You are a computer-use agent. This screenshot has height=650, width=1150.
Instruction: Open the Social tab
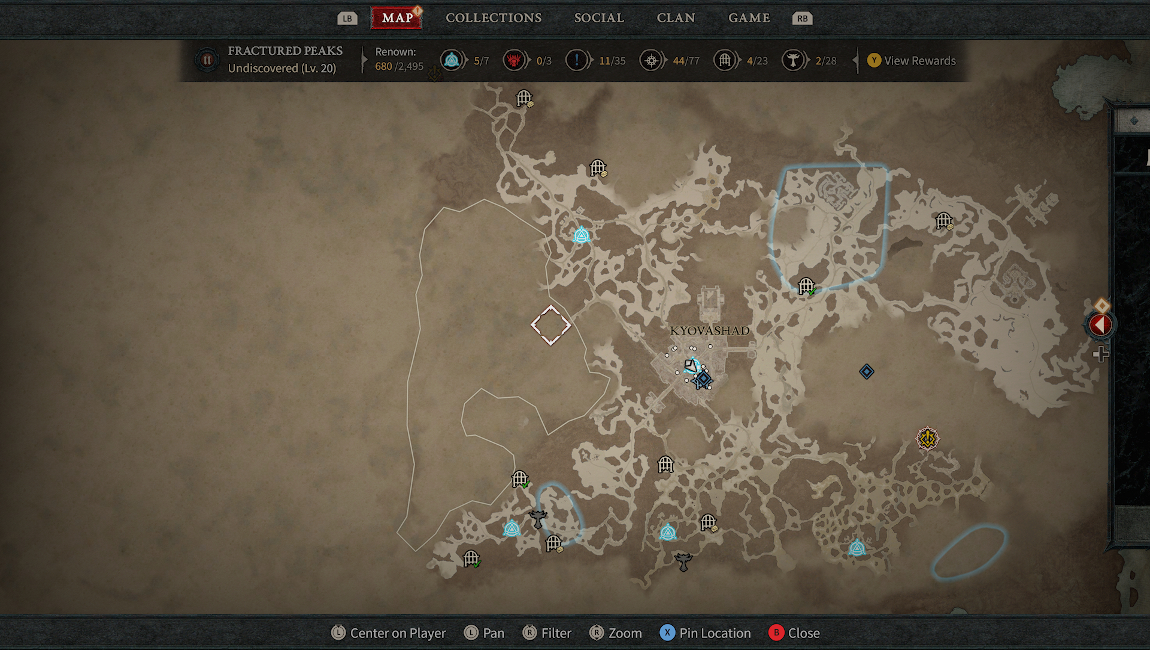599,18
